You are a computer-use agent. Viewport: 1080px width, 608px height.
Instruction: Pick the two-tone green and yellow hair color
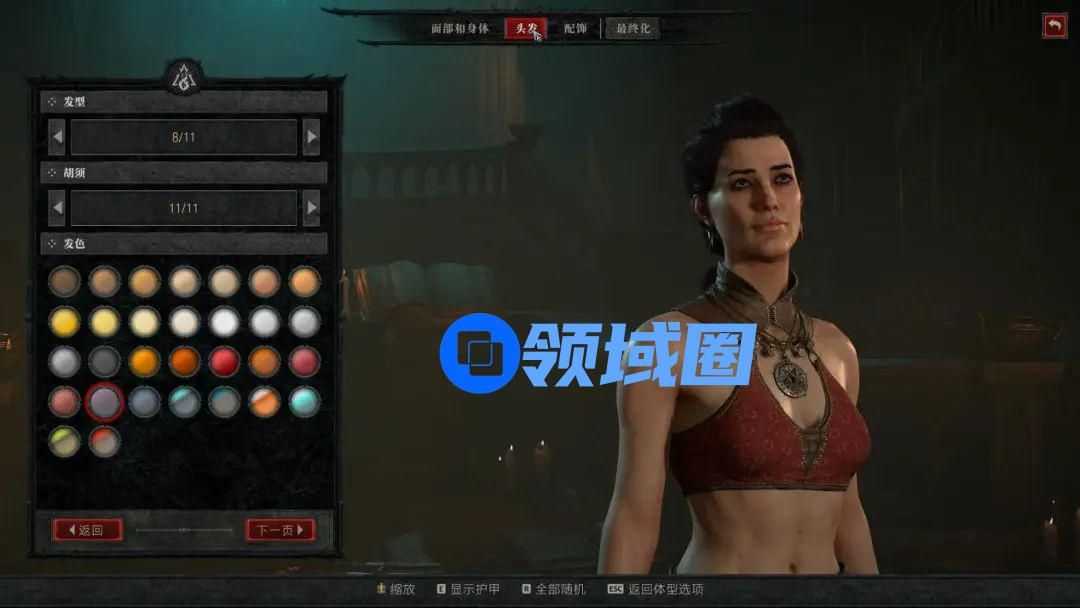click(64, 441)
